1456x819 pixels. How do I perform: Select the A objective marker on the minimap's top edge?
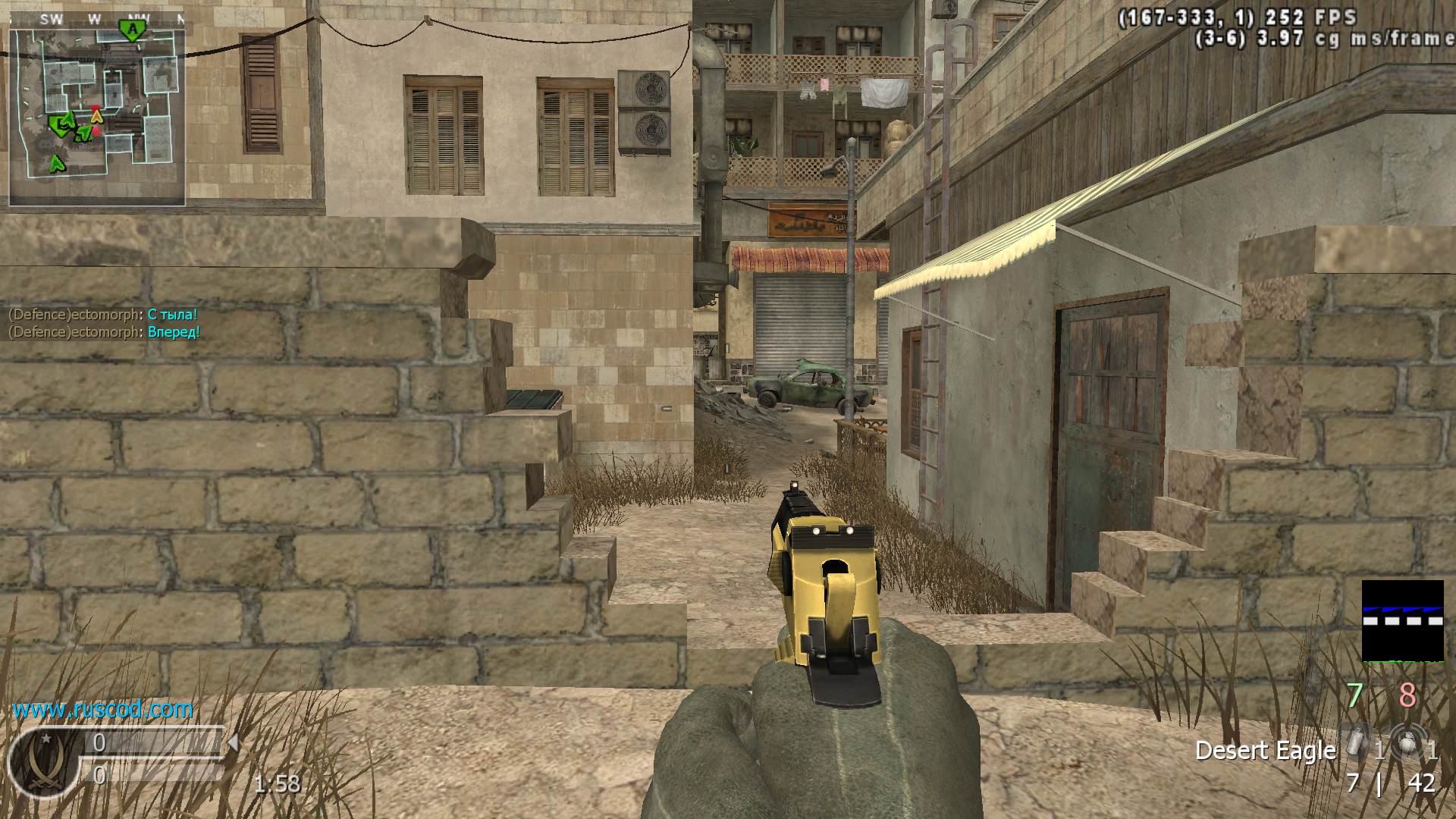(x=133, y=30)
